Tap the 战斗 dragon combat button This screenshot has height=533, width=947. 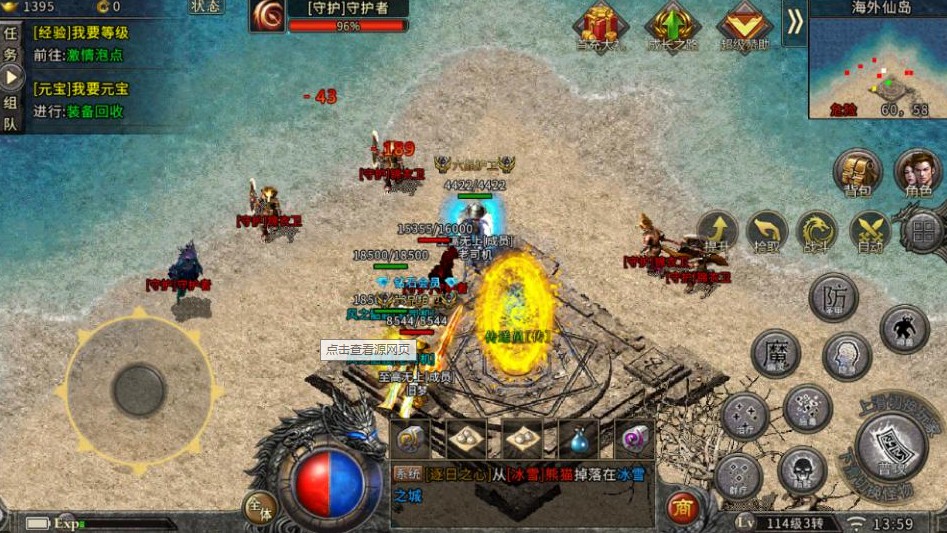coord(817,231)
